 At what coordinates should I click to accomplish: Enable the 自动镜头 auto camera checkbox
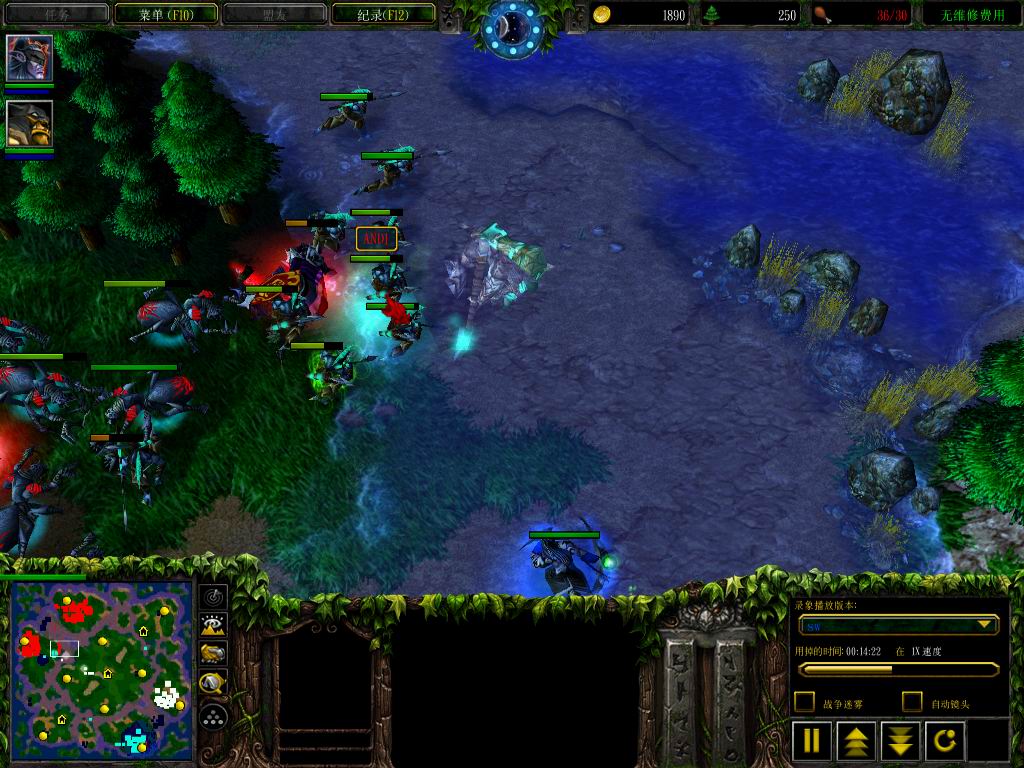pos(912,702)
